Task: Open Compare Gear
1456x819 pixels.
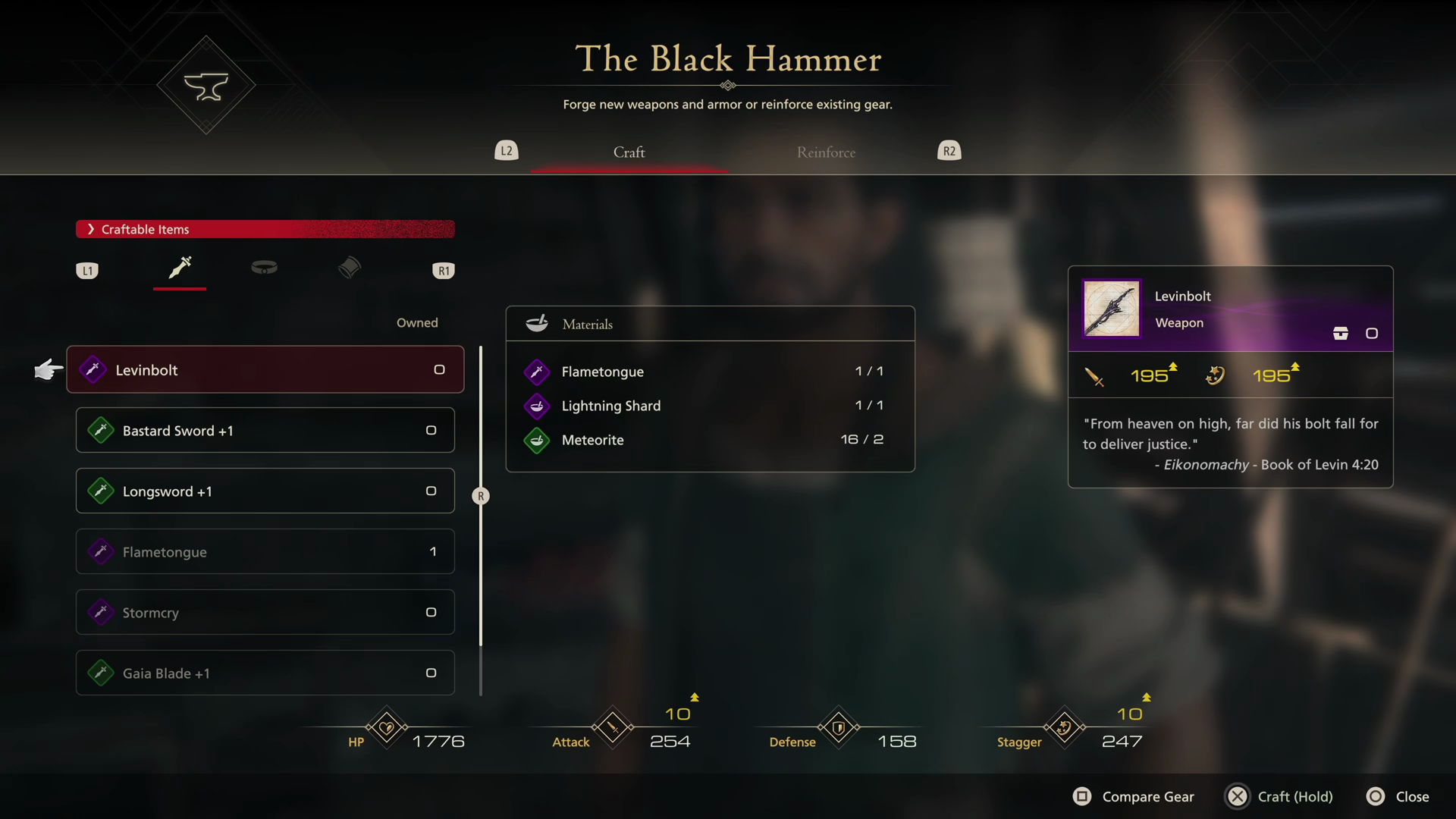Action: (x=1134, y=797)
